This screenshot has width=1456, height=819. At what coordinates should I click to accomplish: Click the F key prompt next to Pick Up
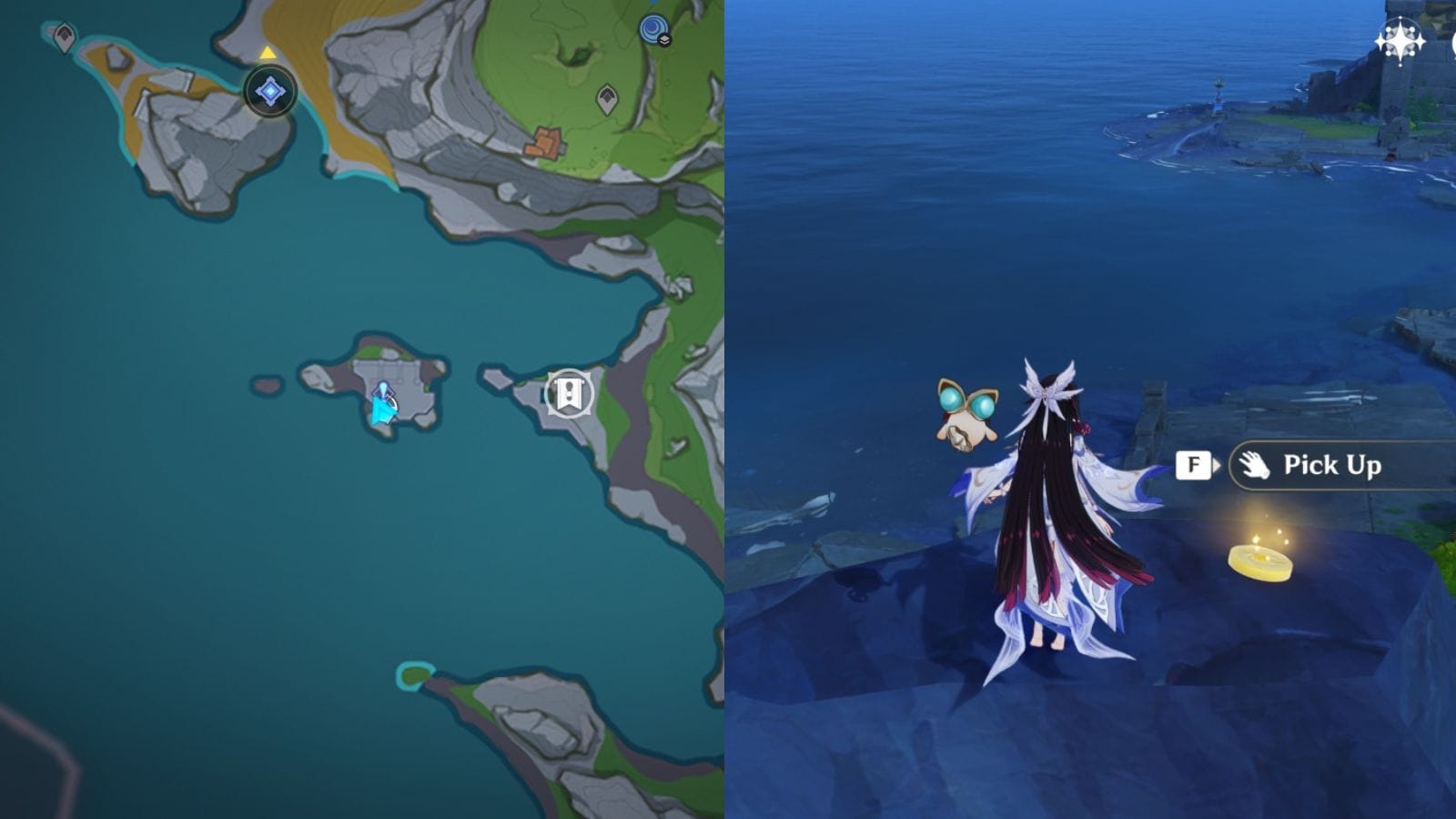pos(1194,464)
